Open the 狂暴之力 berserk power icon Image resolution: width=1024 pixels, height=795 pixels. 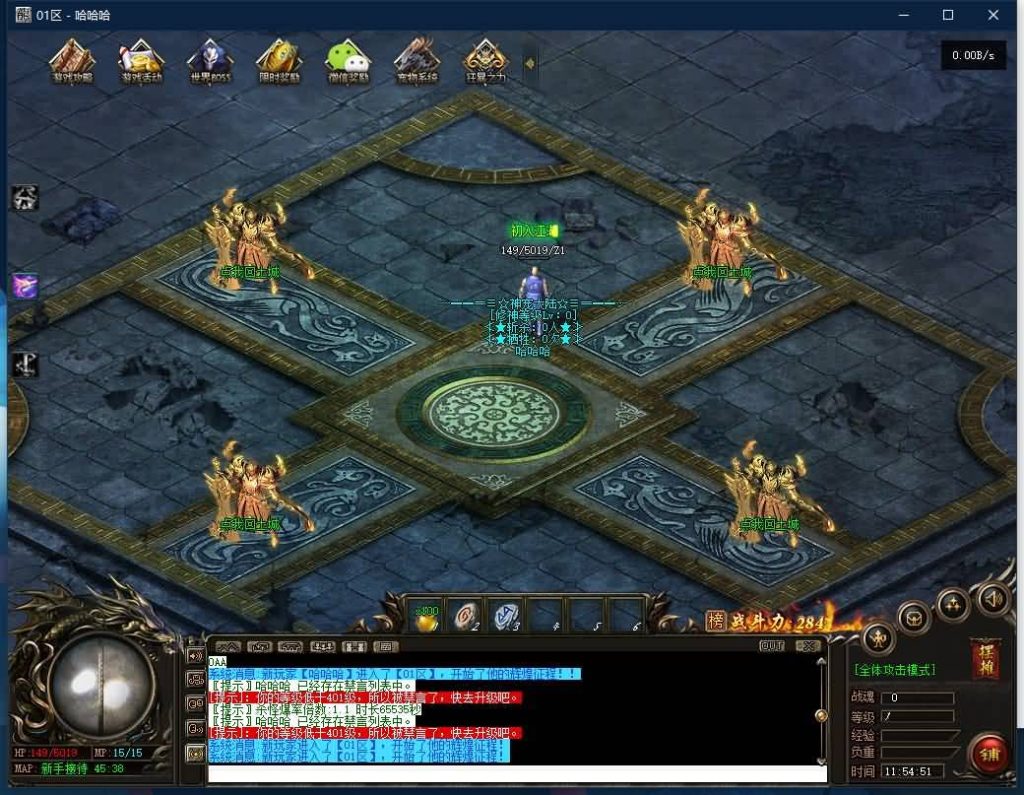(x=486, y=62)
